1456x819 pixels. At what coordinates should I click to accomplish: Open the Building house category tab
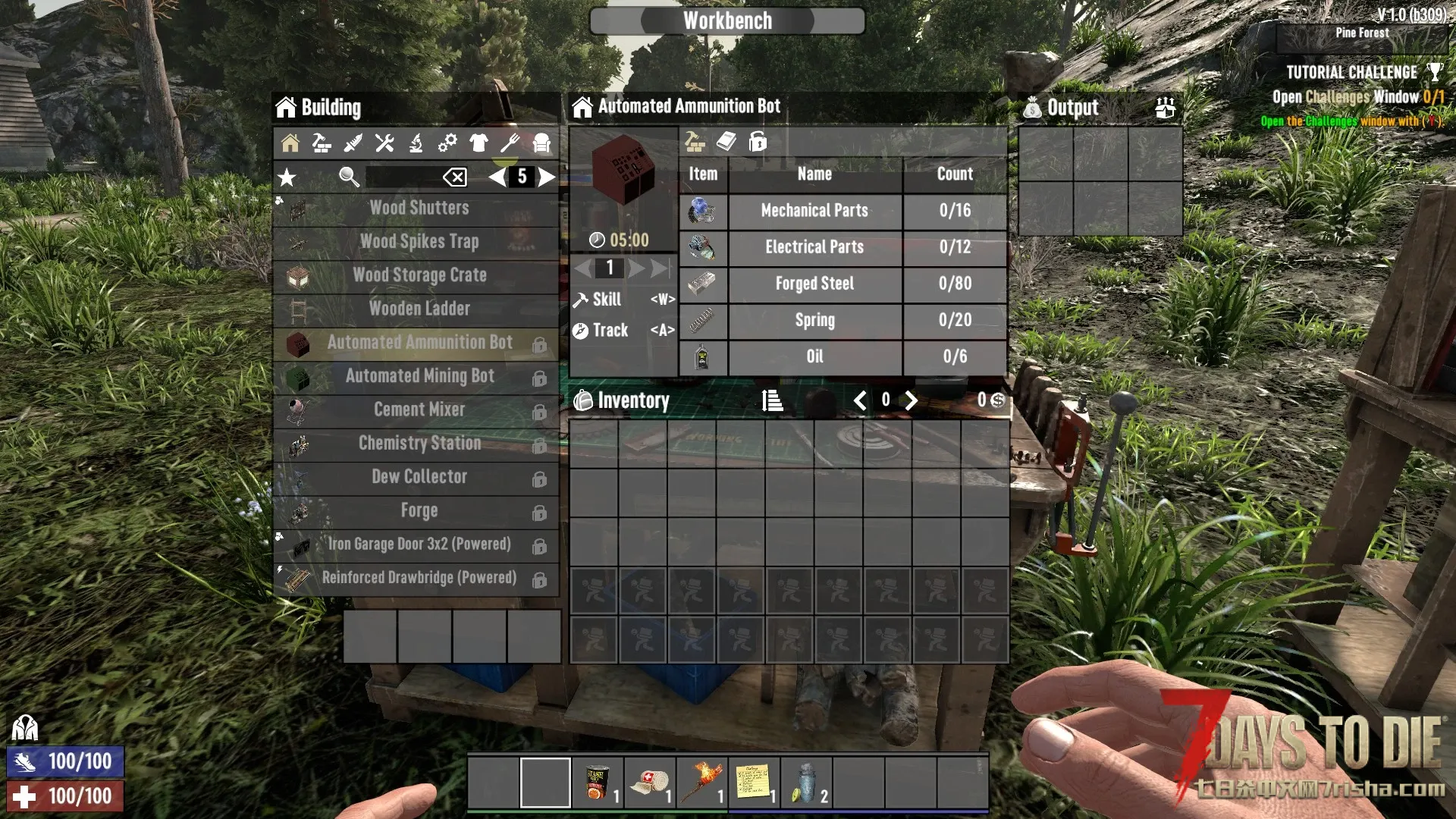click(290, 143)
